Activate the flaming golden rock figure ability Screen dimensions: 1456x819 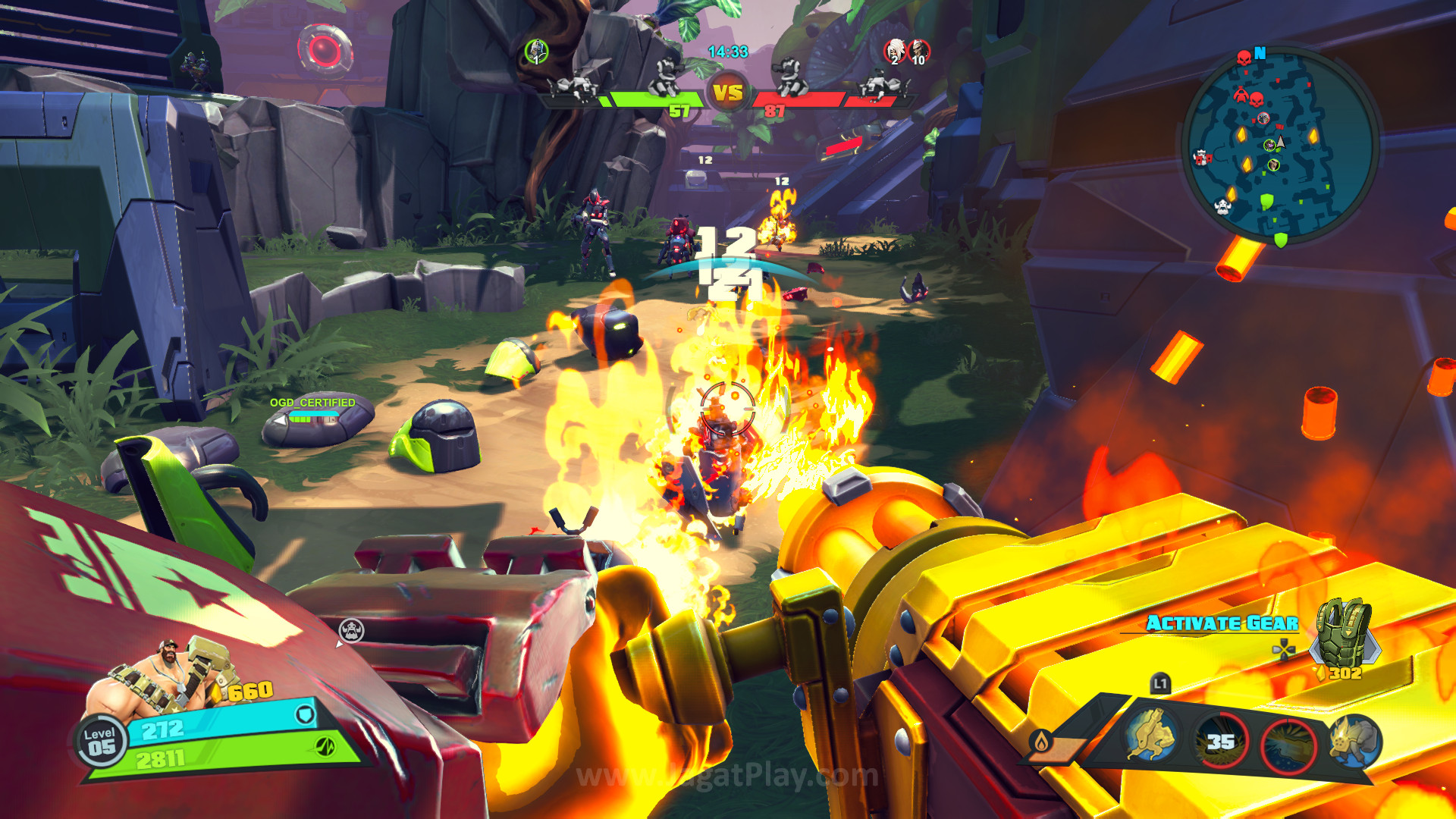tap(1354, 740)
